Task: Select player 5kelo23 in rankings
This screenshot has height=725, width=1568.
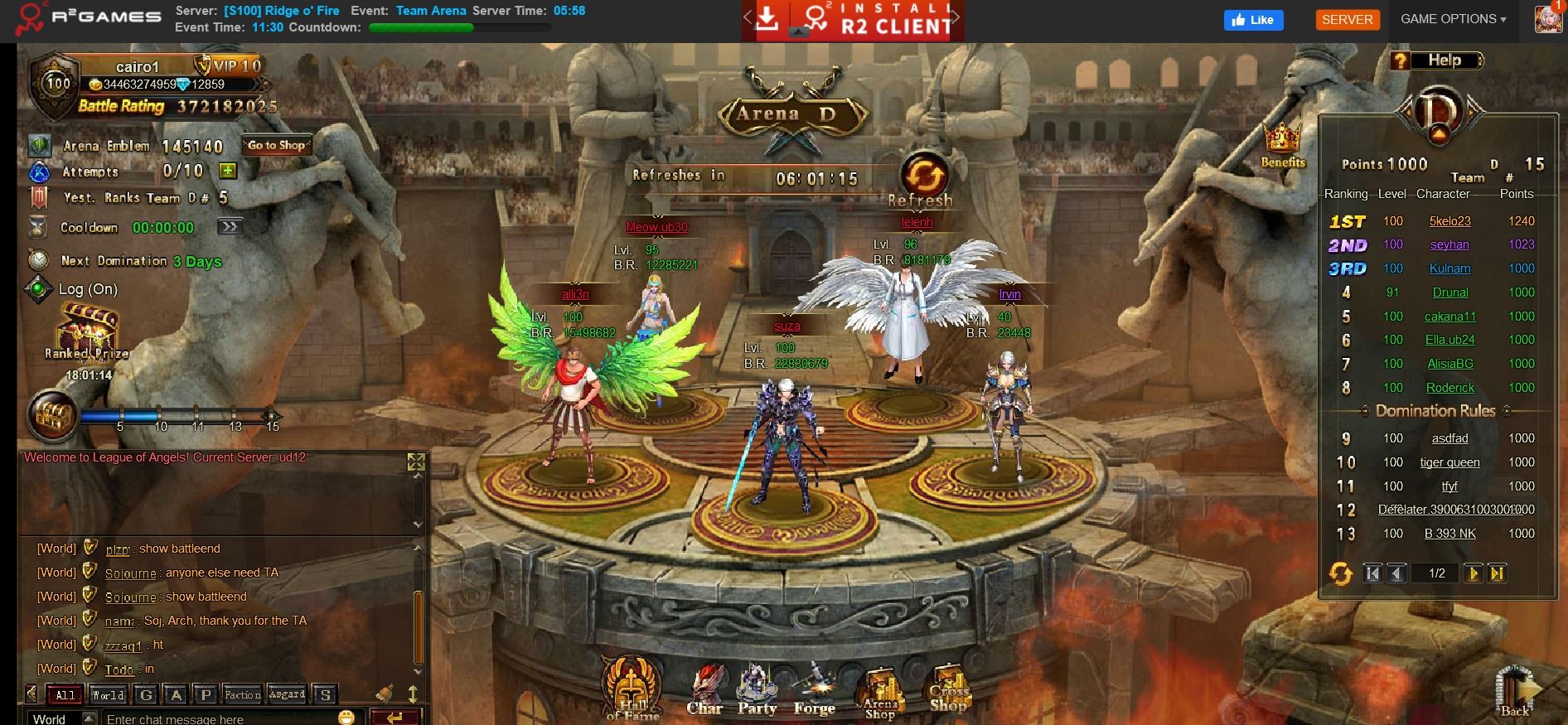Action: coord(1449,221)
